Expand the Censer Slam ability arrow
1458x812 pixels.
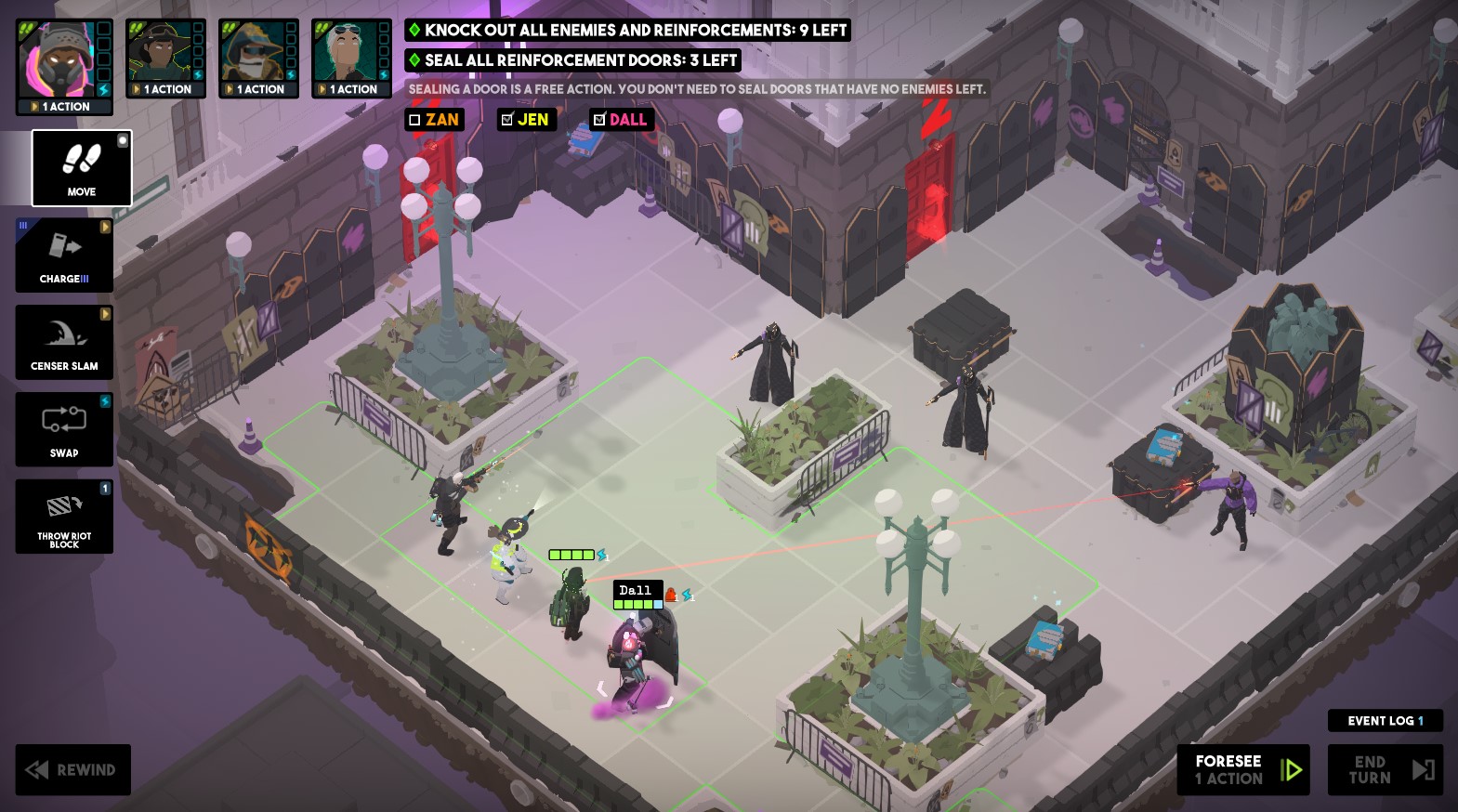(x=105, y=315)
